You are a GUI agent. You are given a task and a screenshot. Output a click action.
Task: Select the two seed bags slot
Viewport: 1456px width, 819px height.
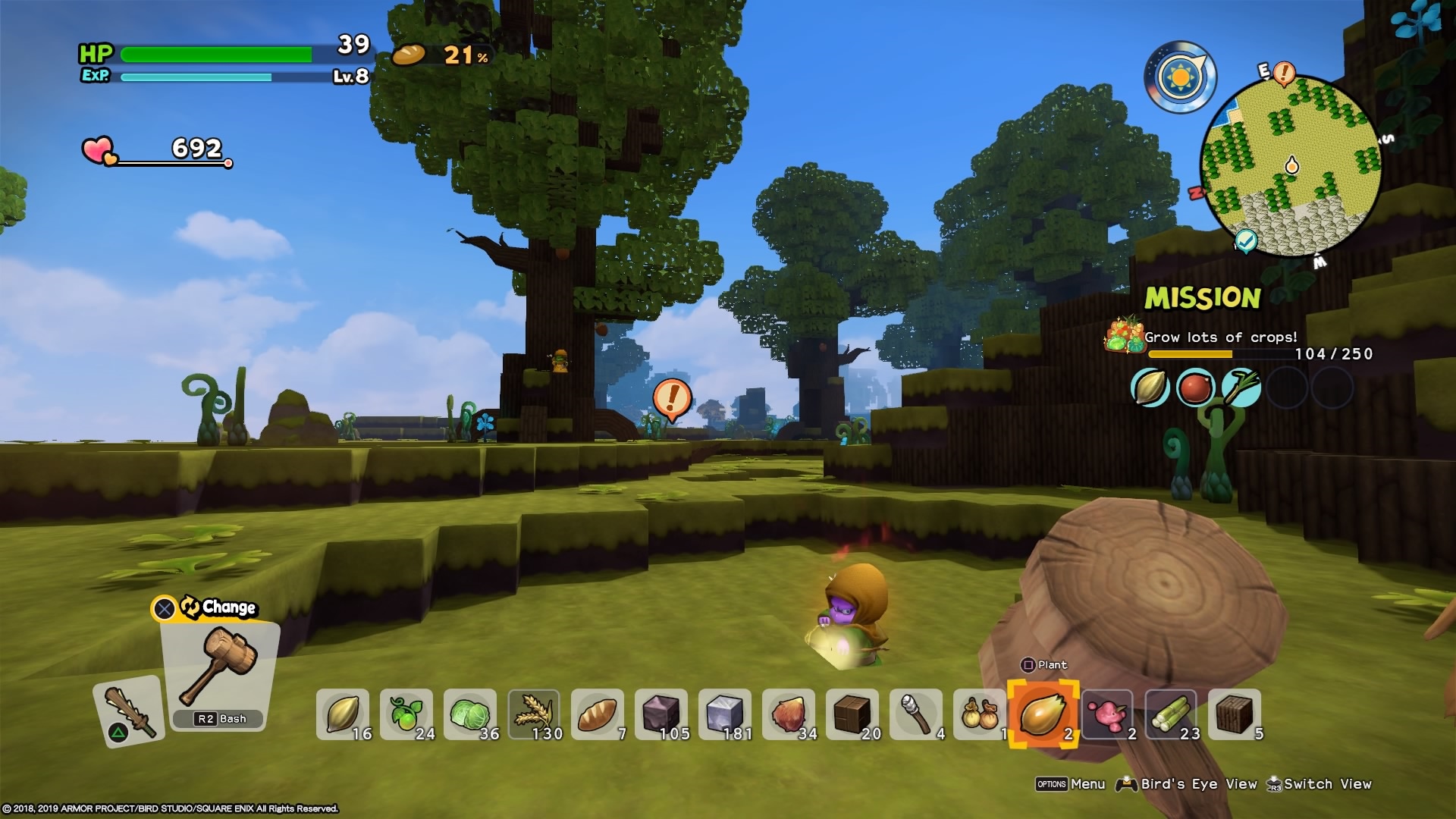pos(980,714)
